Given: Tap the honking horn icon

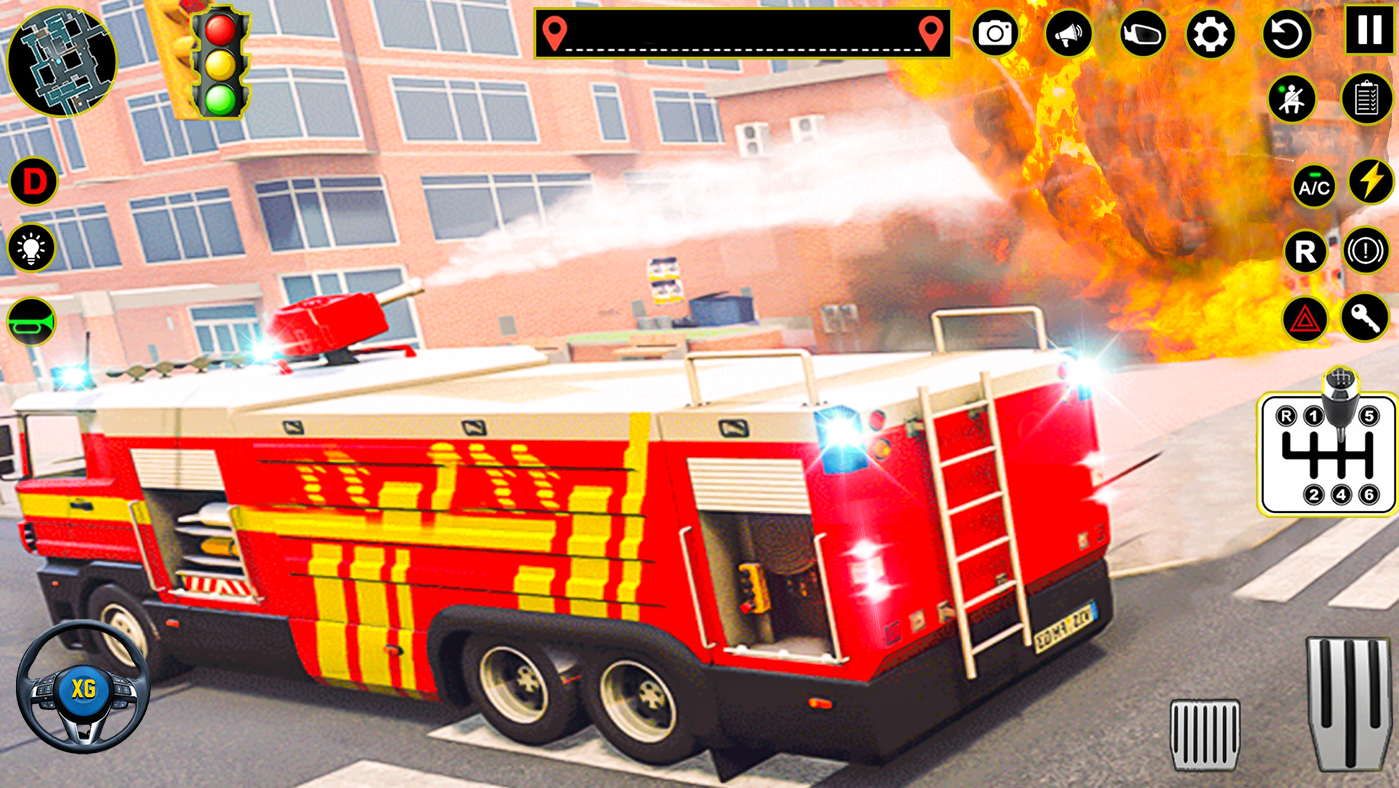Looking at the screenshot, I should [x=30, y=320].
